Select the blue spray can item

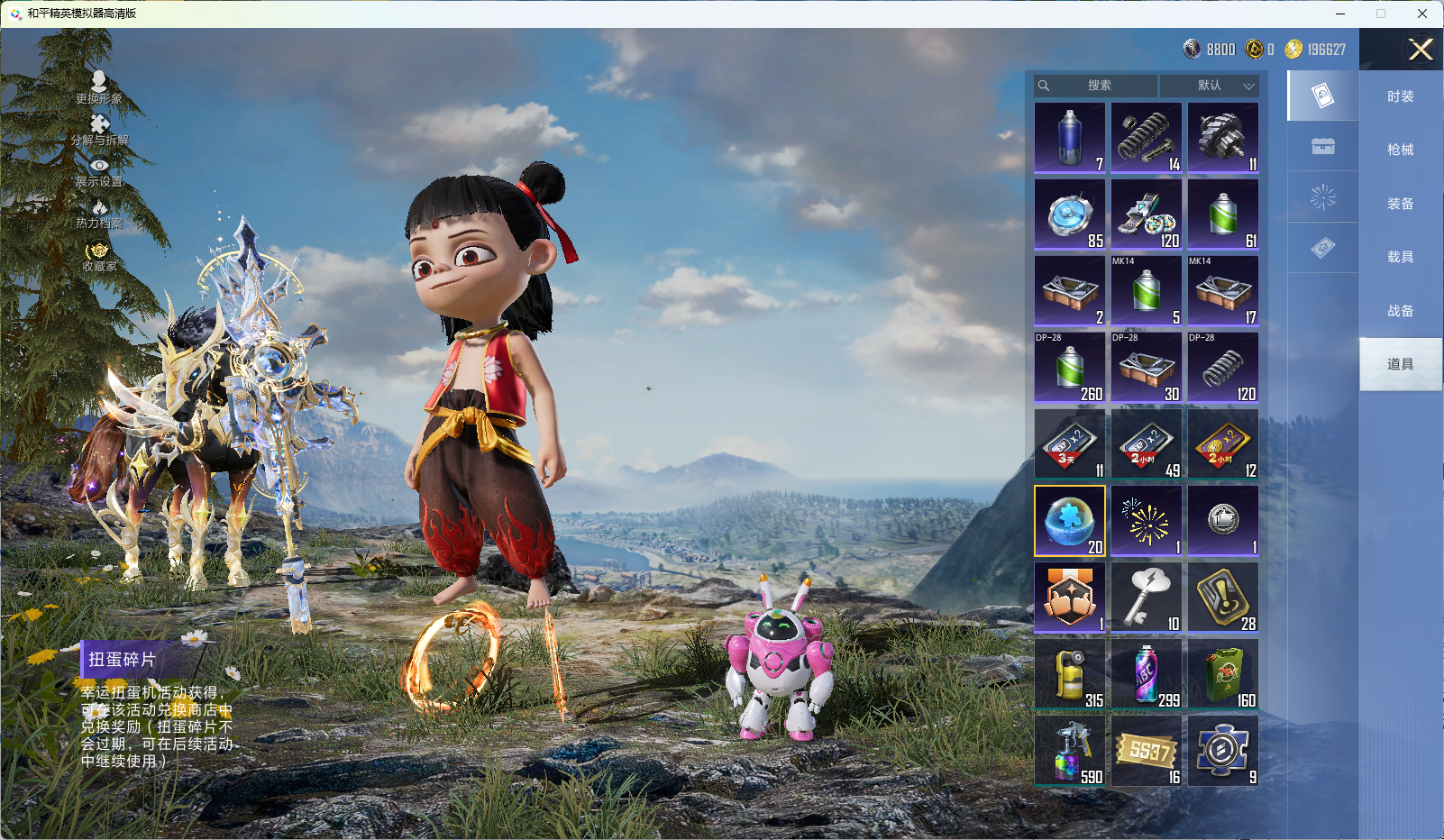[x=1070, y=137]
